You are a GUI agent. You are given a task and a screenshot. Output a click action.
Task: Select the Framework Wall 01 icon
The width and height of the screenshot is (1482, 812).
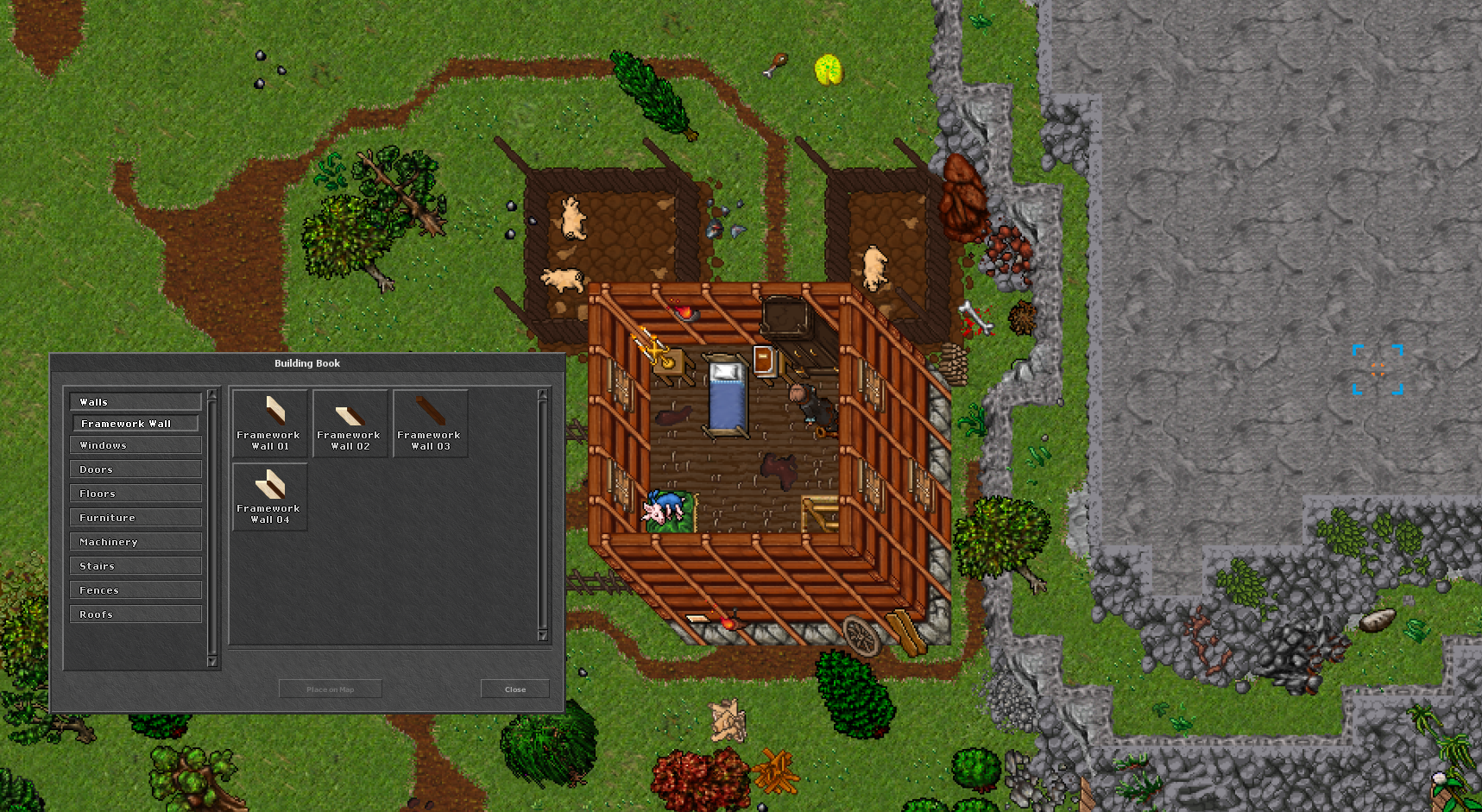(268, 422)
